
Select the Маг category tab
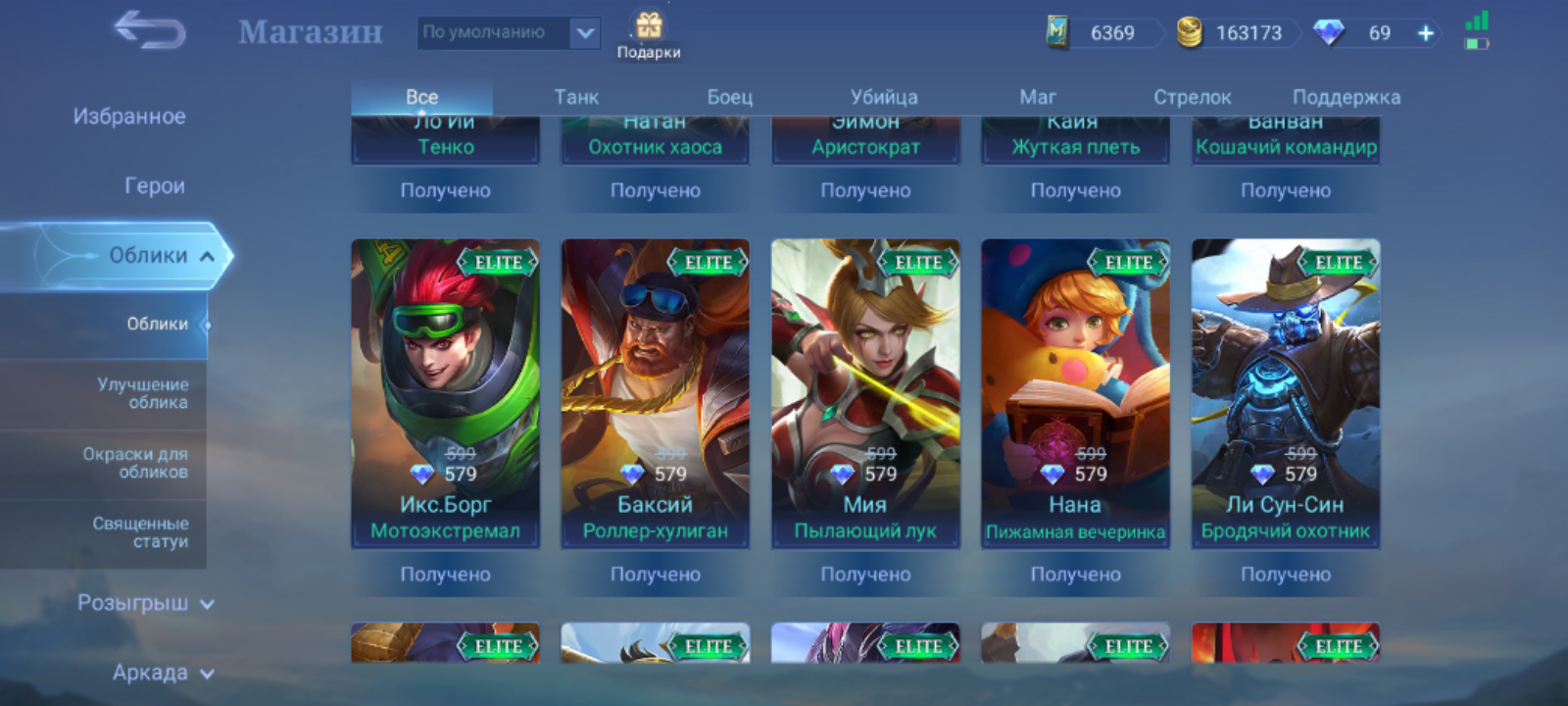click(1038, 97)
